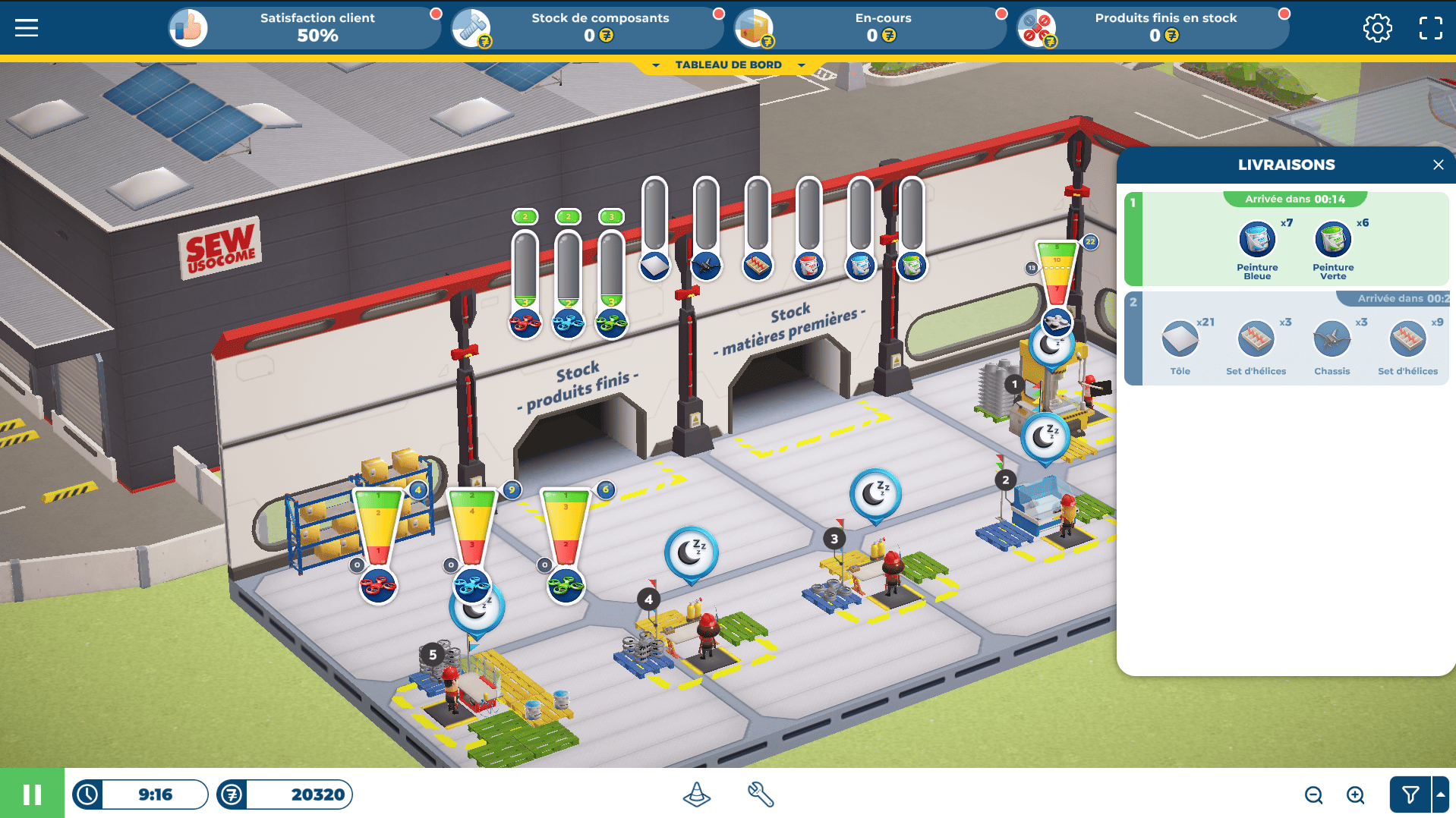The image size is (1456, 818).
Task: Open the hamburger main menu
Action: 27,28
